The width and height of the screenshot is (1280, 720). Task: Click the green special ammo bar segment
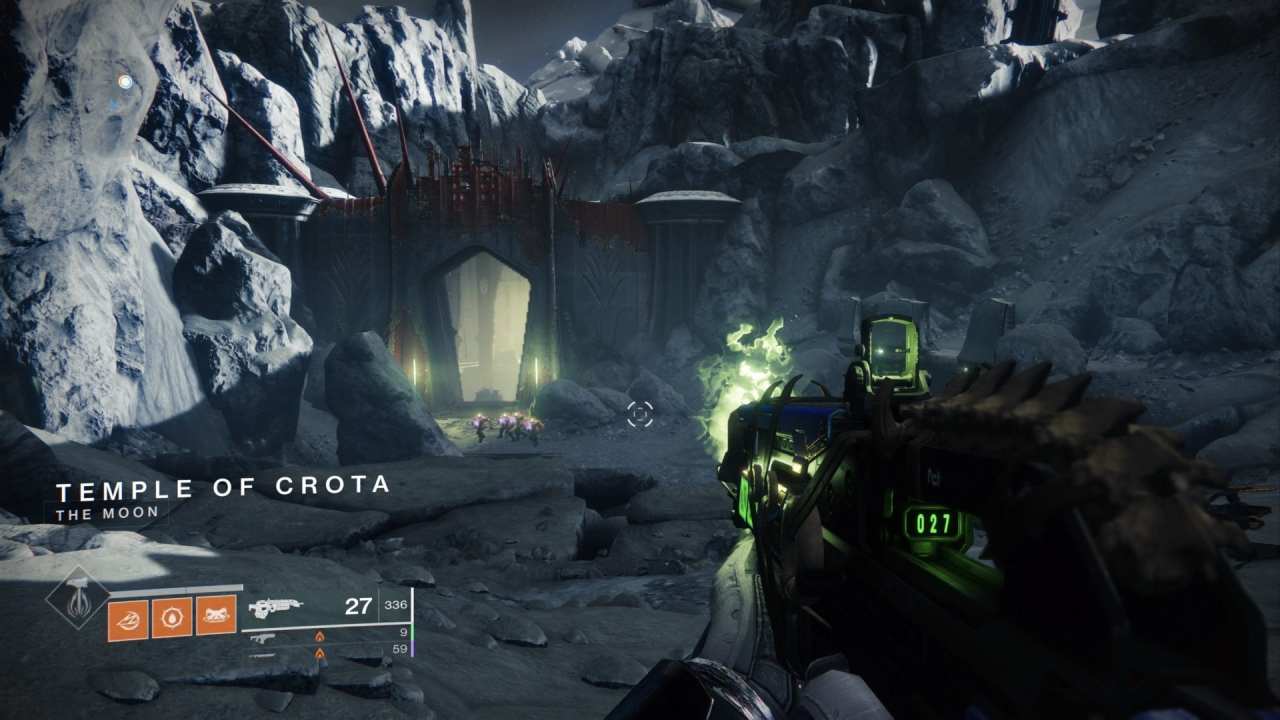point(411,634)
